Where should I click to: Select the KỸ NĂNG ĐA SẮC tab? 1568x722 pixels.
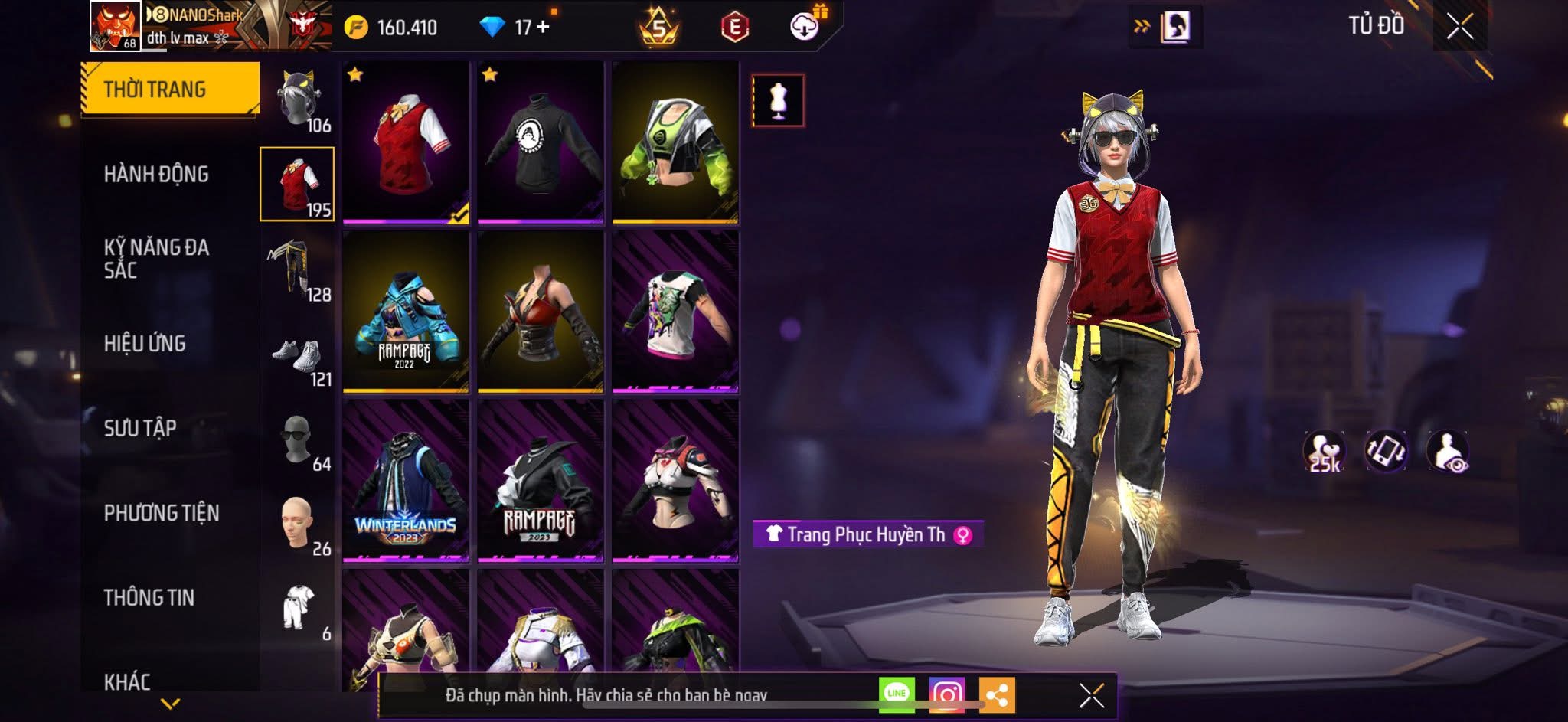click(x=156, y=258)
